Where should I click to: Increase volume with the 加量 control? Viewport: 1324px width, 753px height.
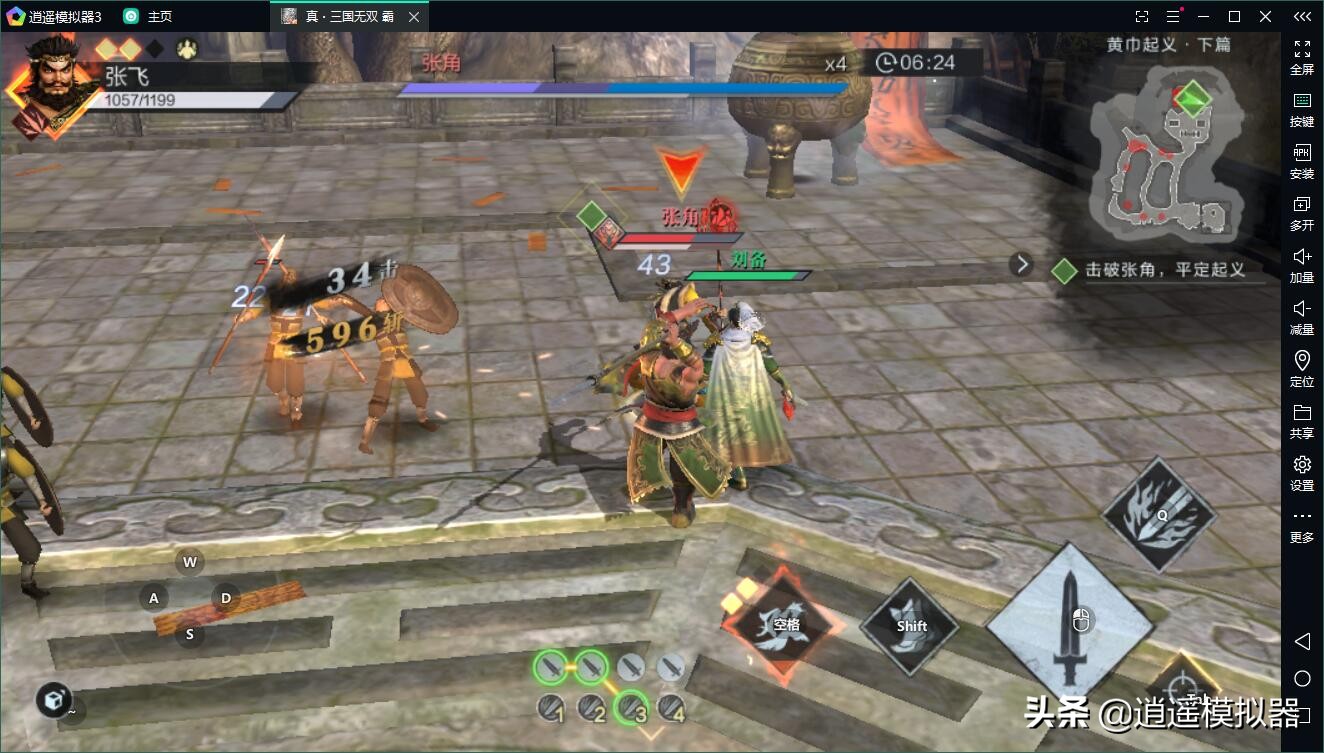[x=1302, y=266]
